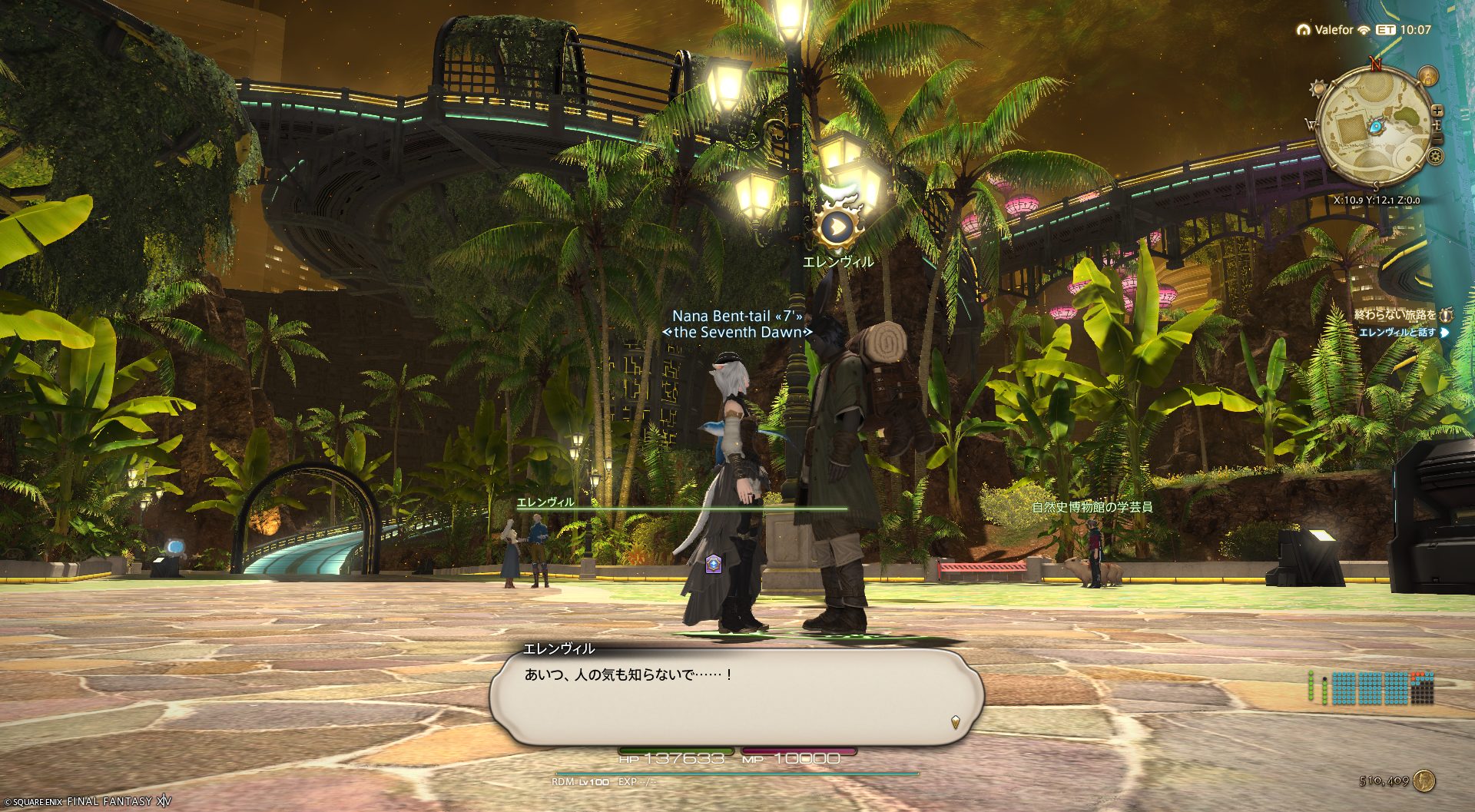Click the golden aetheryte icon above minimap
Screen dimensions: 1475x812
coord(1427,76)
